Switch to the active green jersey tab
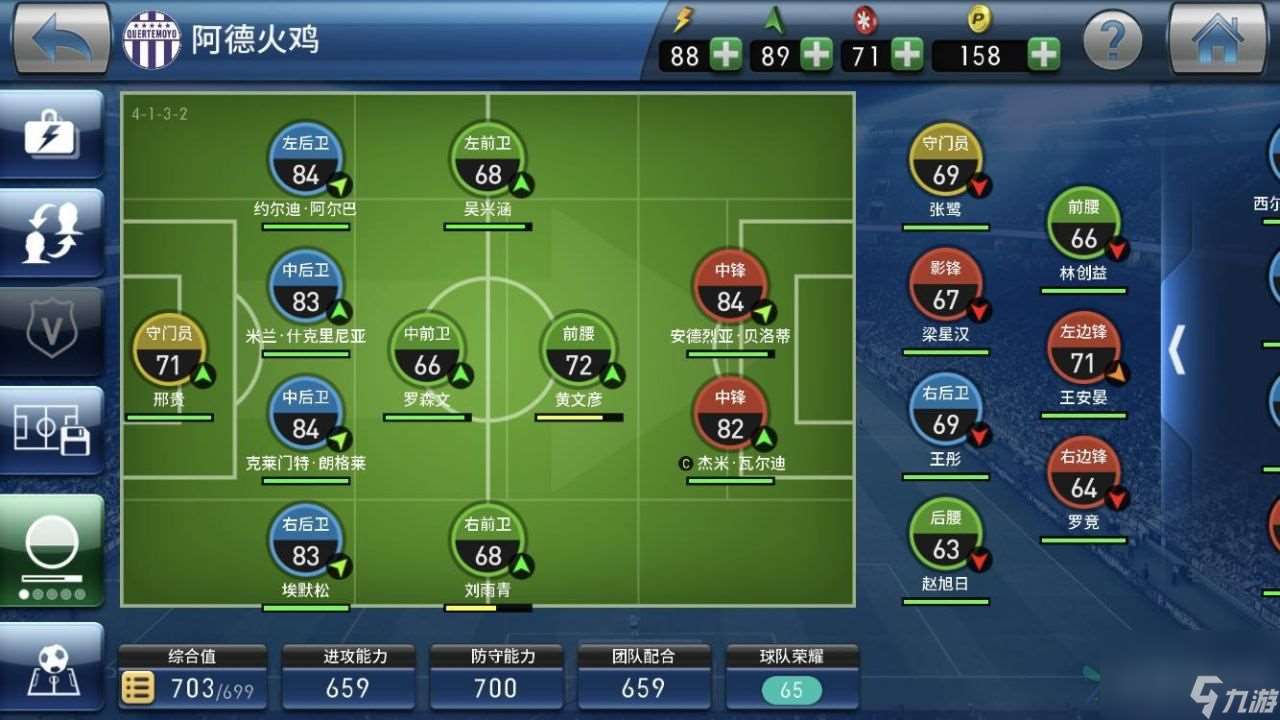 [51, 545]
